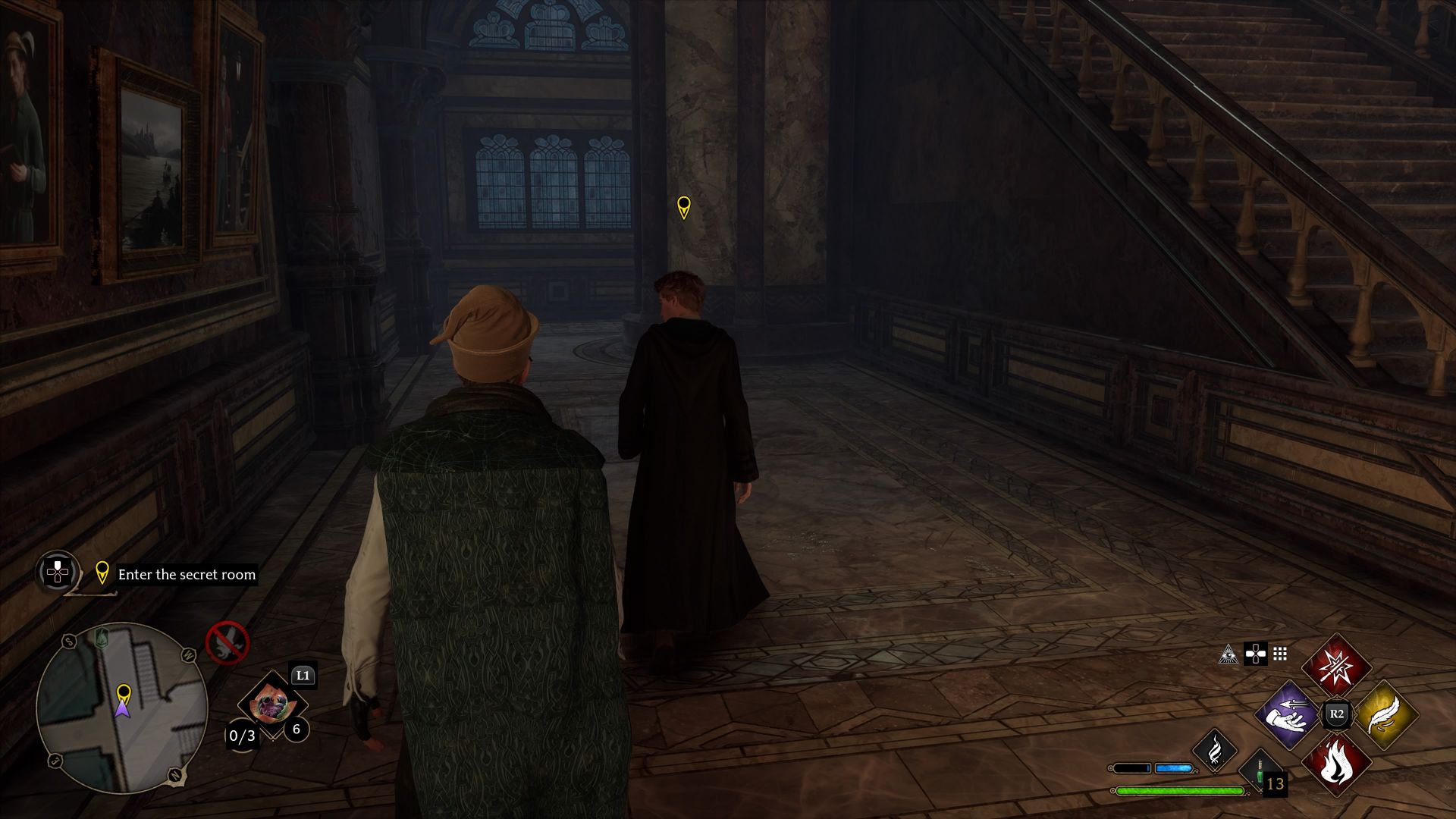Open the circular minimap
1456x819 pixels.
(121, 708)
